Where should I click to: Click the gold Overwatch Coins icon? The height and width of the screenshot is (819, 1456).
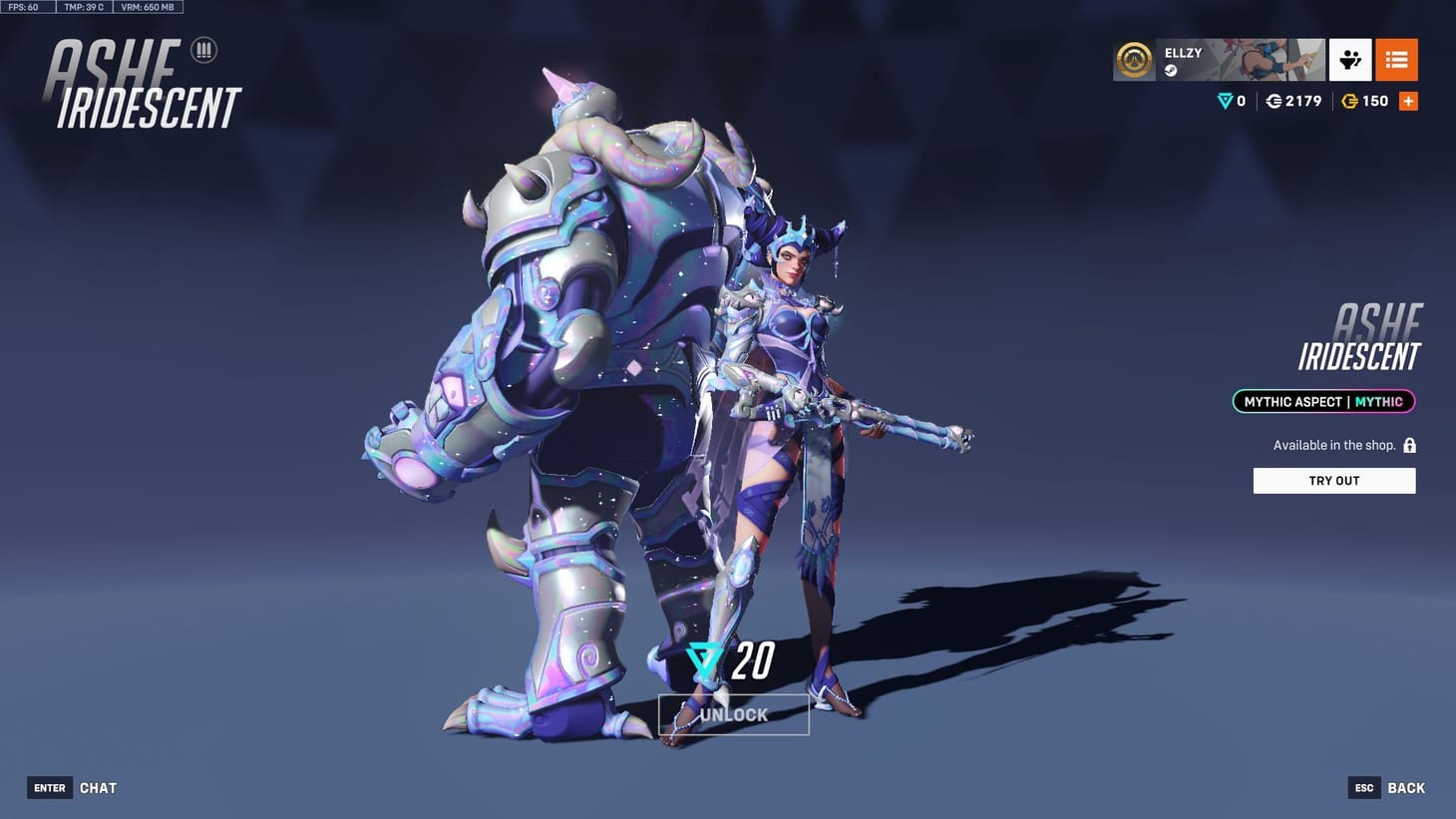(x=1349, y=100)
